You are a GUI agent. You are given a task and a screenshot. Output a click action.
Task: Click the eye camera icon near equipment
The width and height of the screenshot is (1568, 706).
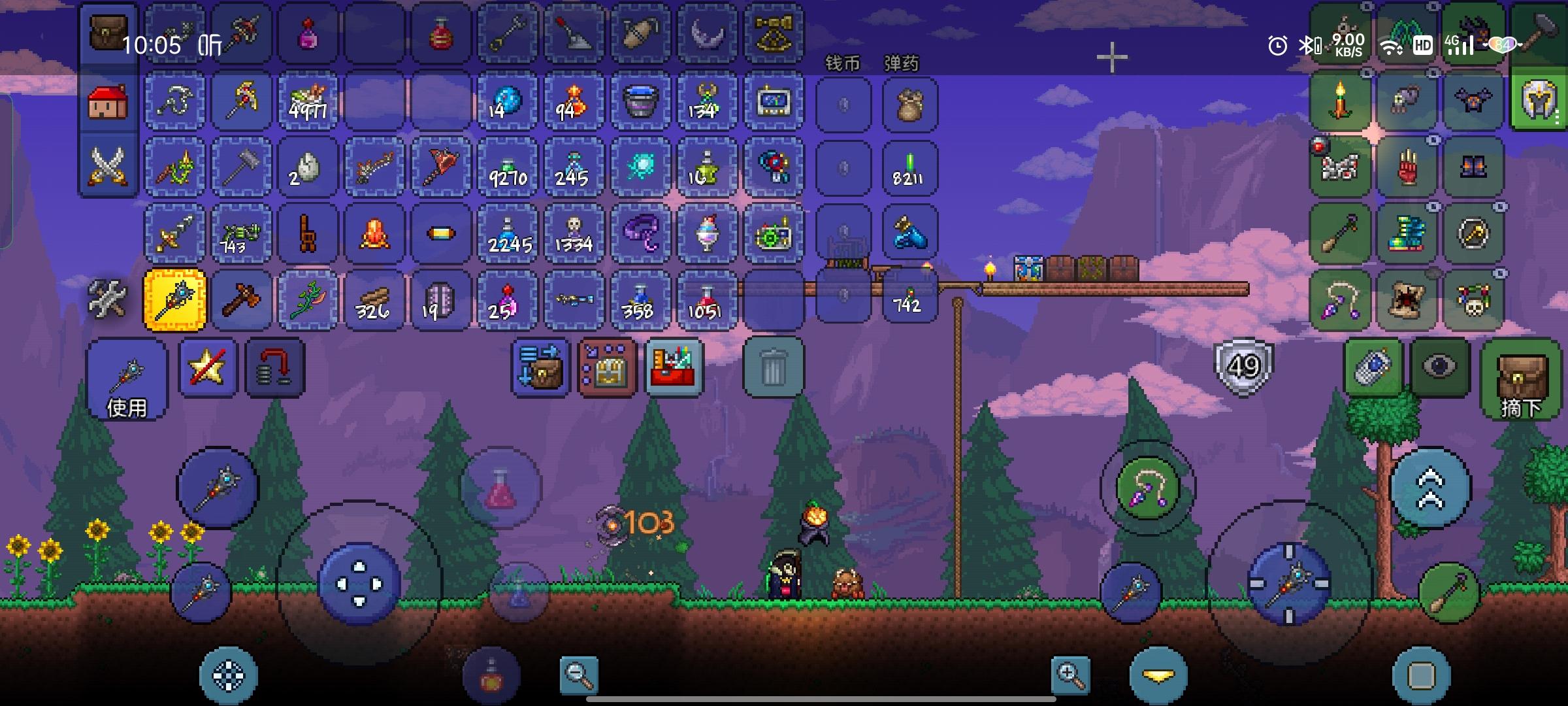1439,367
